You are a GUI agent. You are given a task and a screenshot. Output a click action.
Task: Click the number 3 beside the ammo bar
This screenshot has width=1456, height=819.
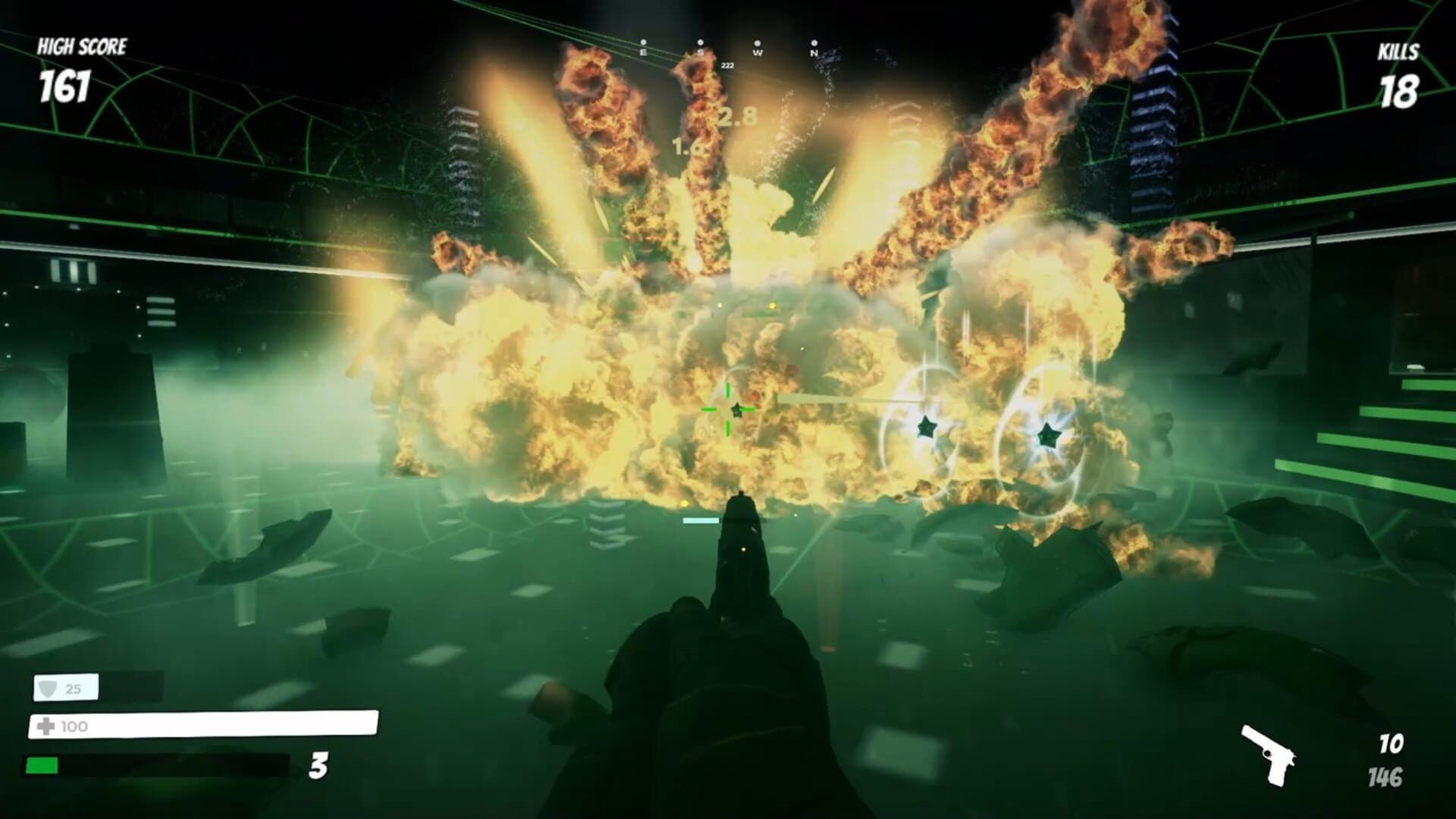(319, 767)
